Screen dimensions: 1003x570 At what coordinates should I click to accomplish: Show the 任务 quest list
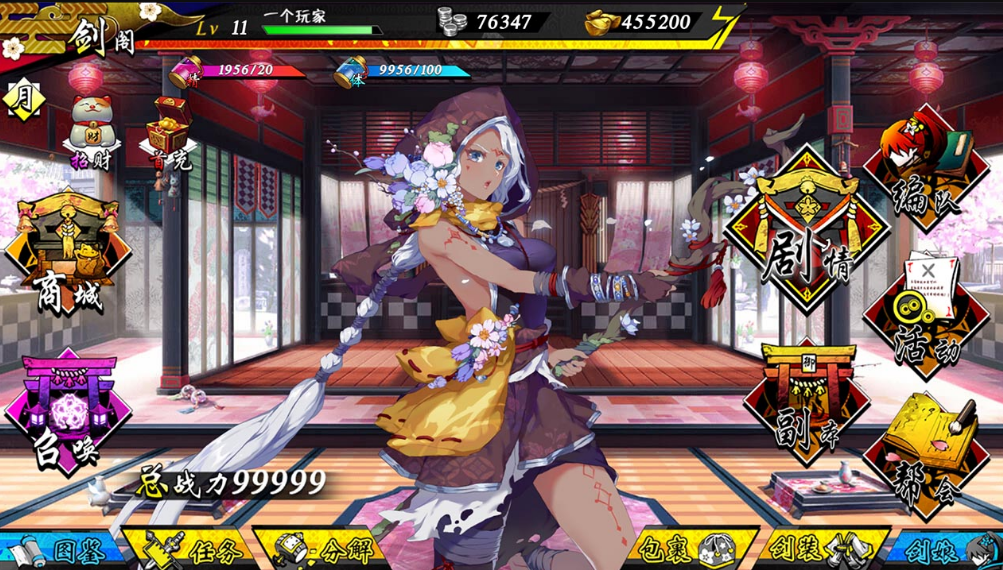(190, 551)
